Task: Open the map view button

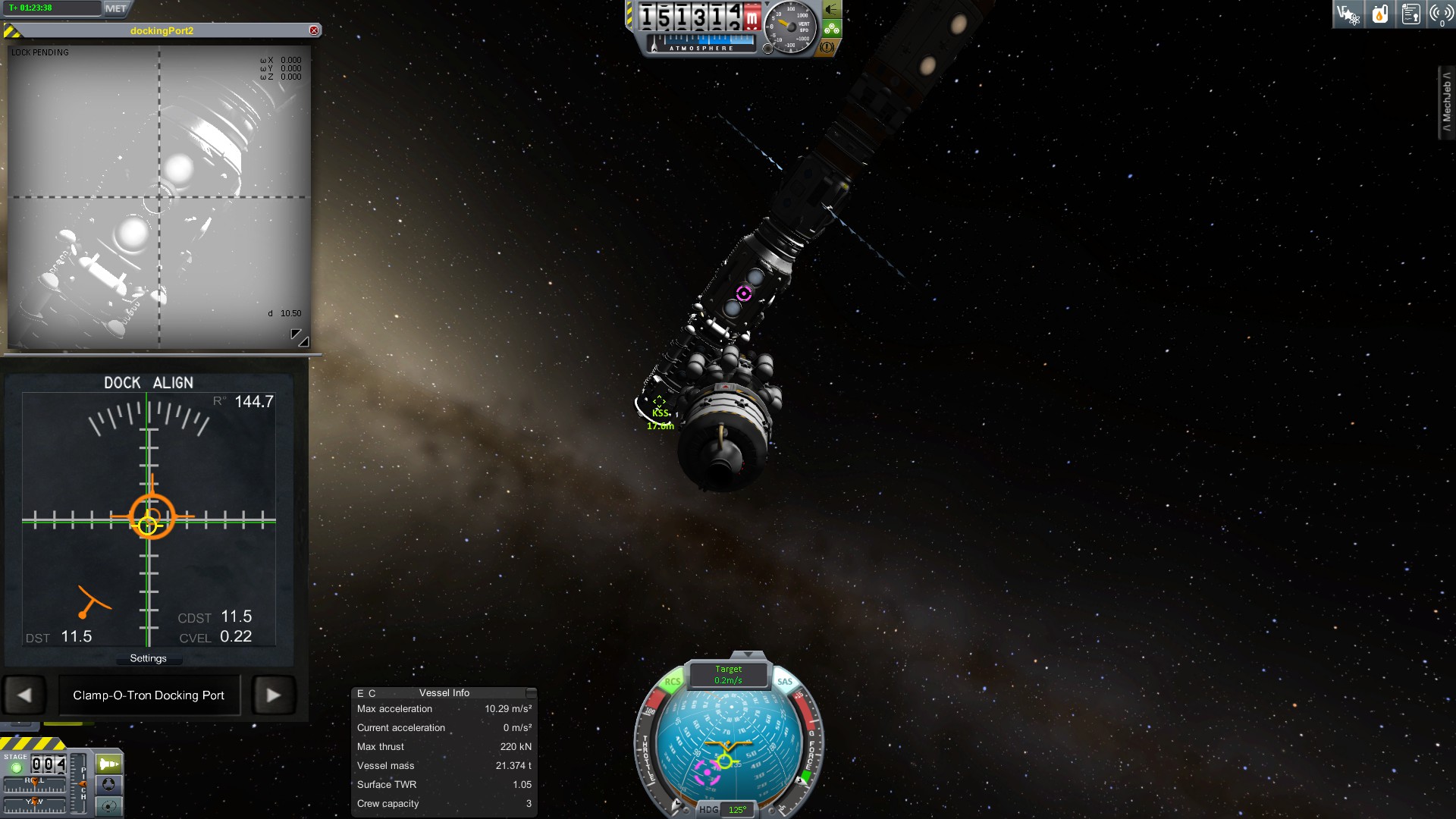Action: coord(108,805)
